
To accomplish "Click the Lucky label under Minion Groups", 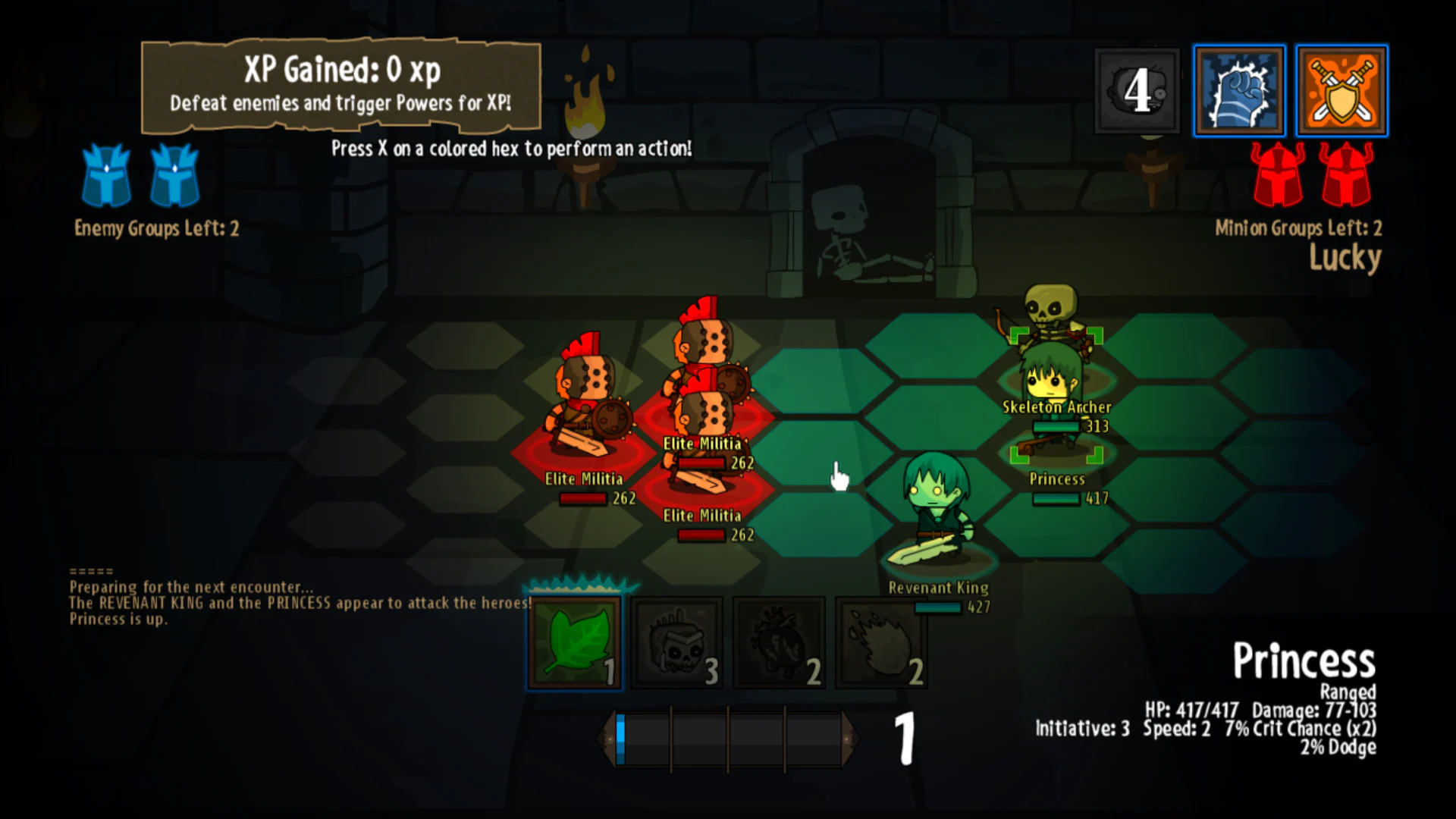I will pos(1345,258).
